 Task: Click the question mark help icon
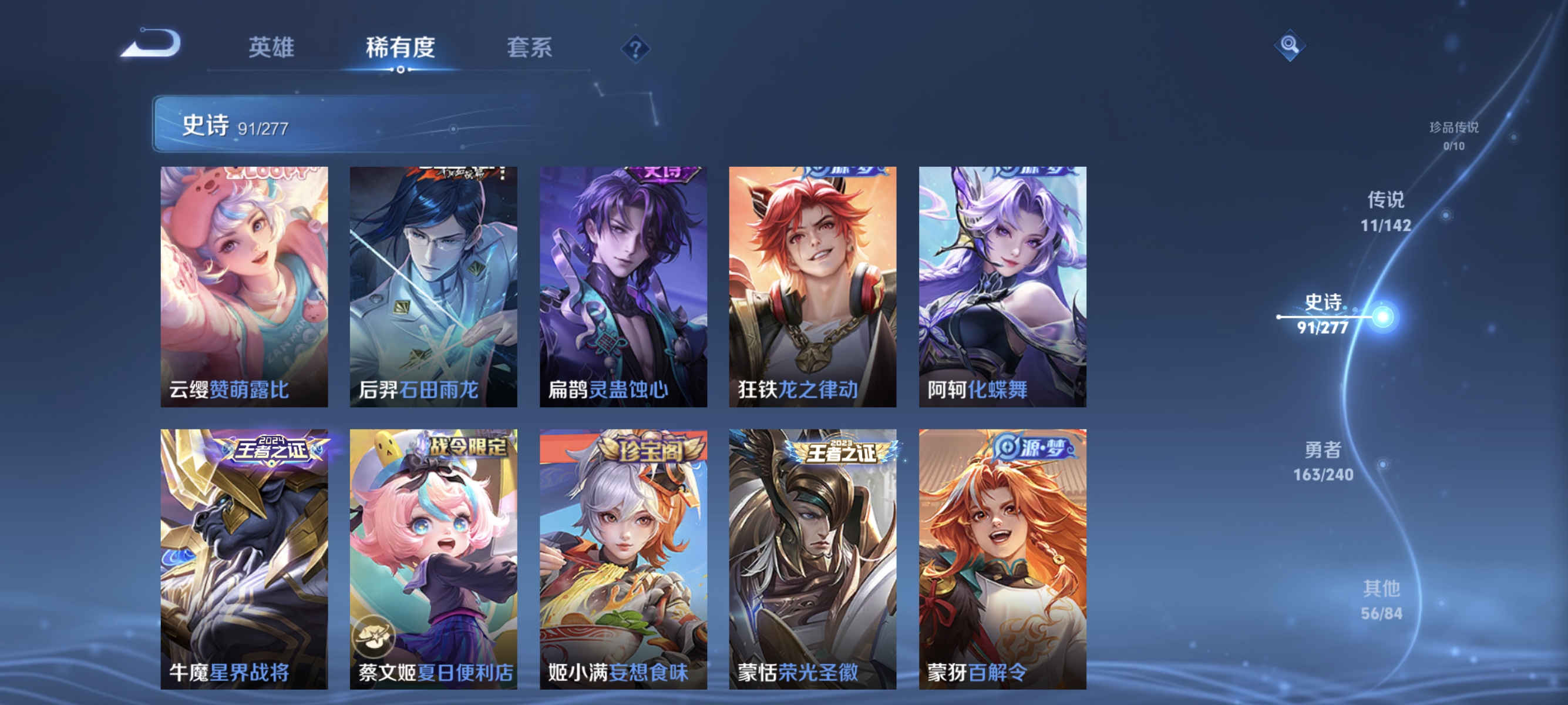pos(635,49)
